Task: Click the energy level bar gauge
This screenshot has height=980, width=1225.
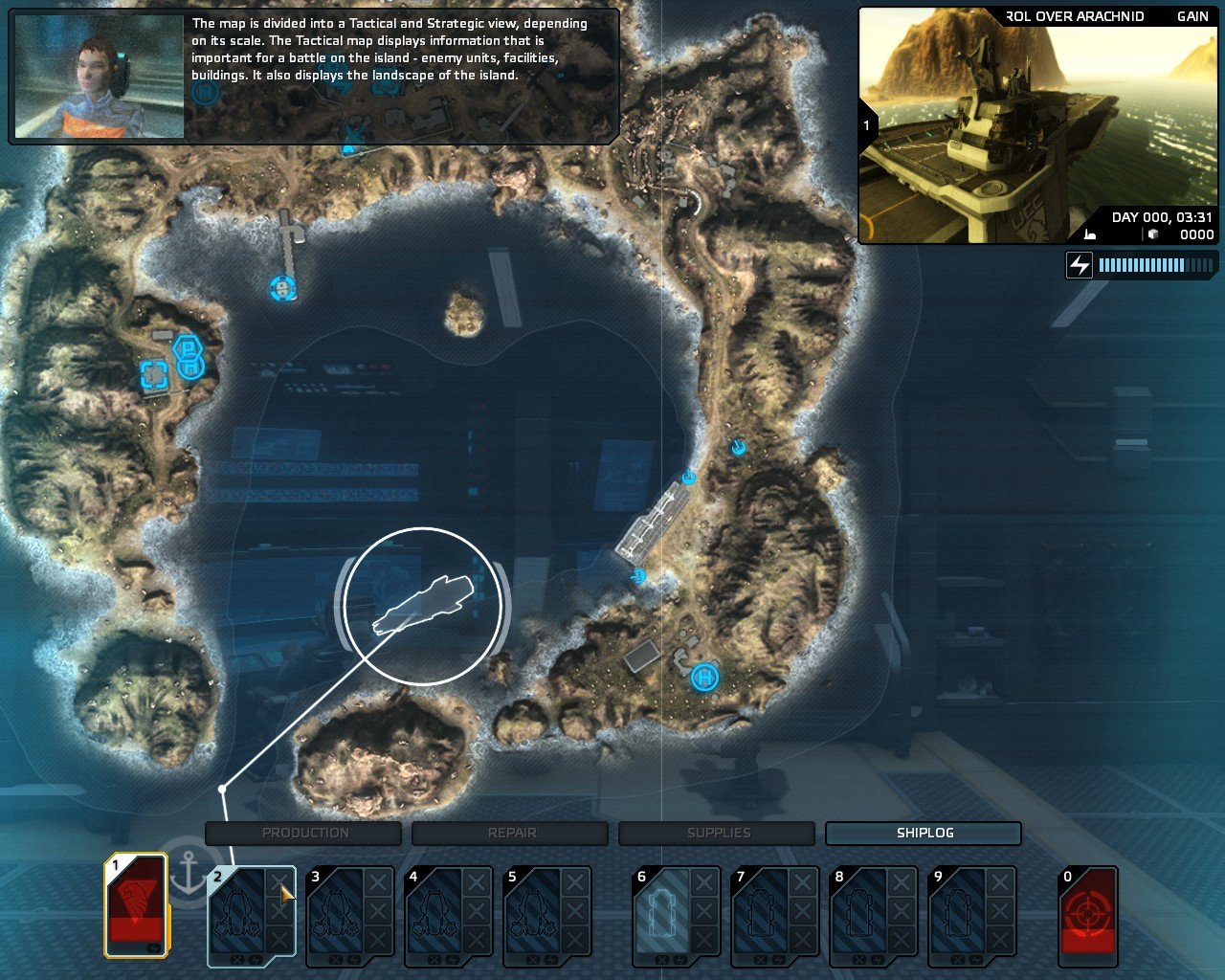Action: (1153, 265)
